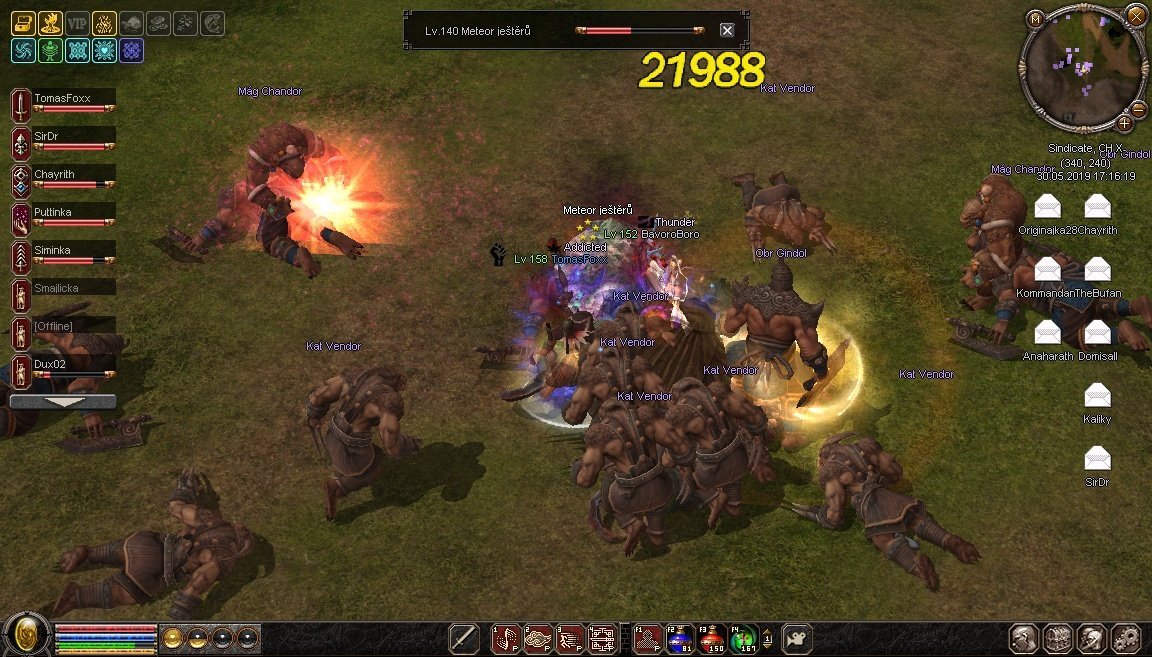Image resolution: width=1152 pixels, height=657 pixels.
Task: Open the golden treasure chest buff icon
Action: tap(24, 23)
